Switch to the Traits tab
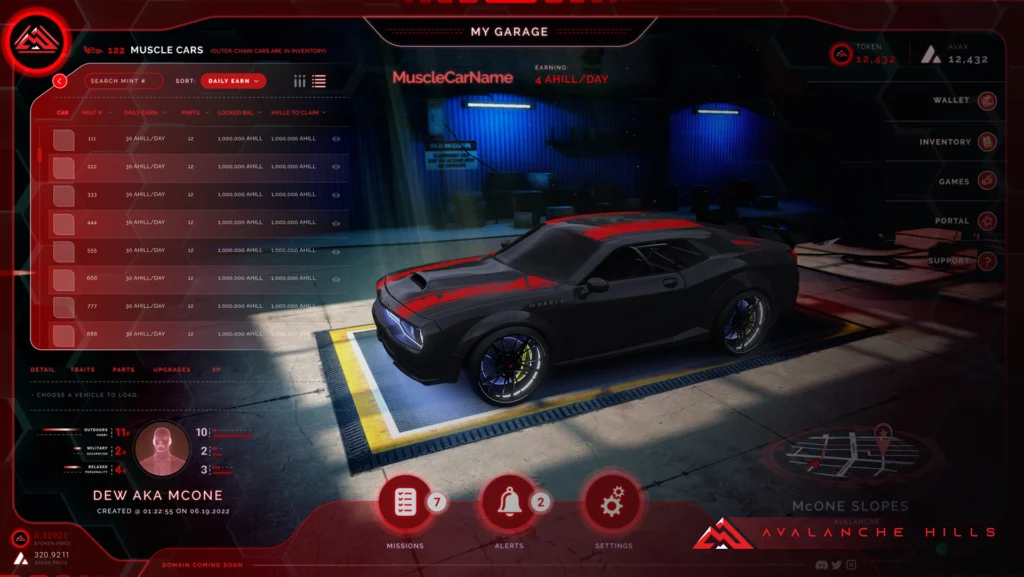The width and height of the screenshot is (1024, 577). [82, 370]
